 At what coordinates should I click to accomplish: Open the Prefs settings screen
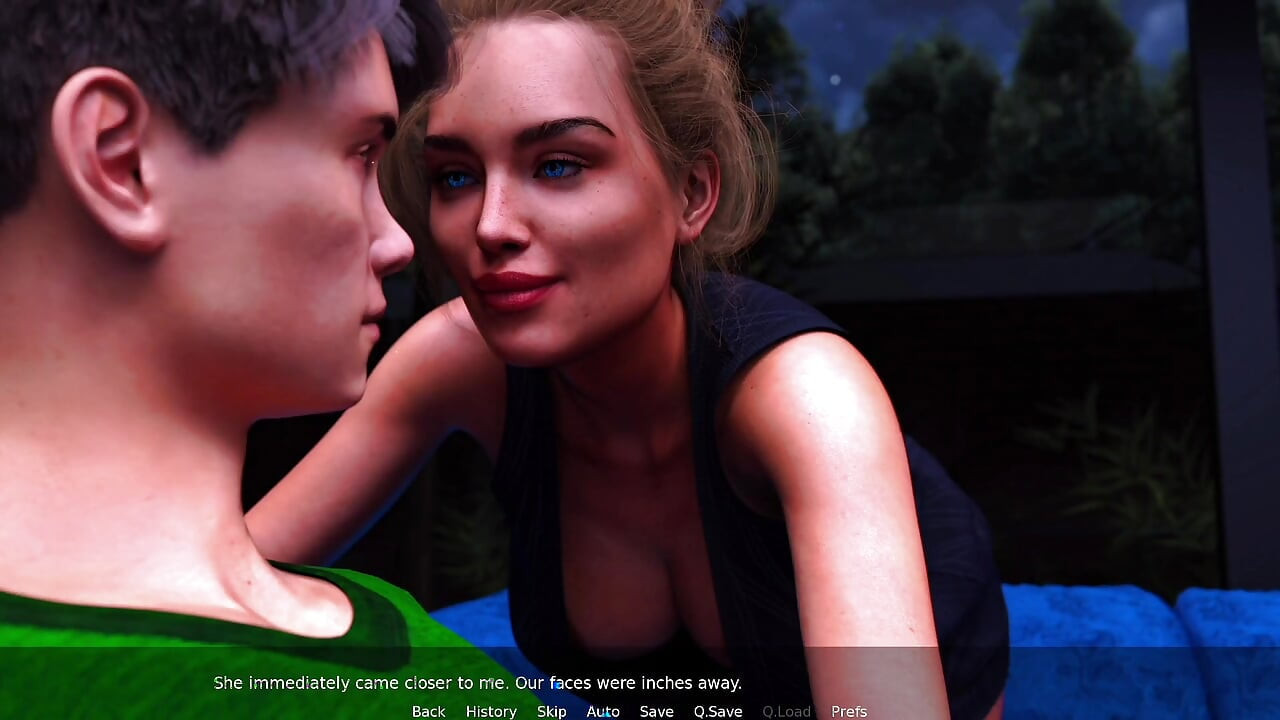(x=849, y=711)
